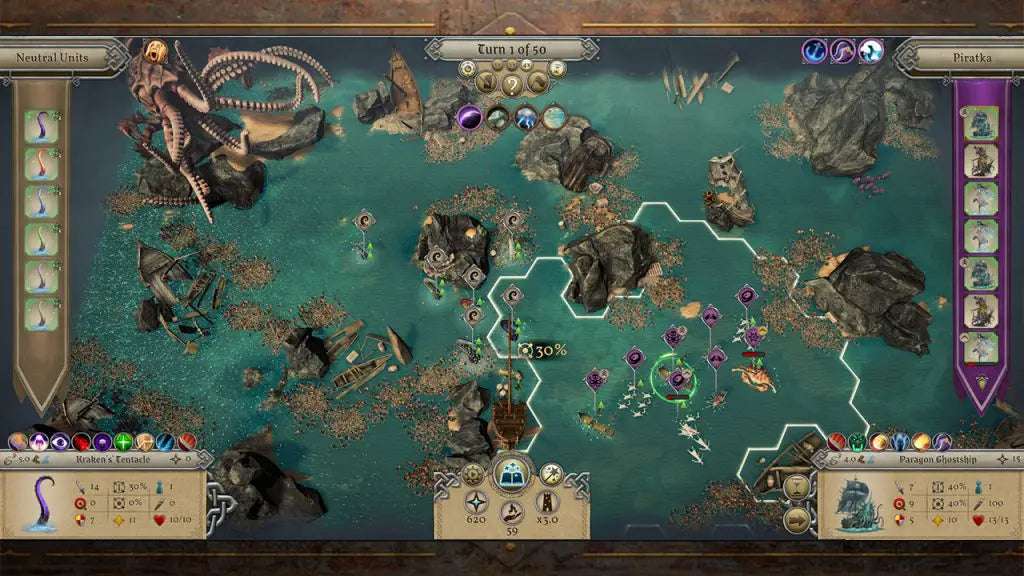Click the hourglass wait button
Screen dimensions: 1024x576
tap(797, 486)
